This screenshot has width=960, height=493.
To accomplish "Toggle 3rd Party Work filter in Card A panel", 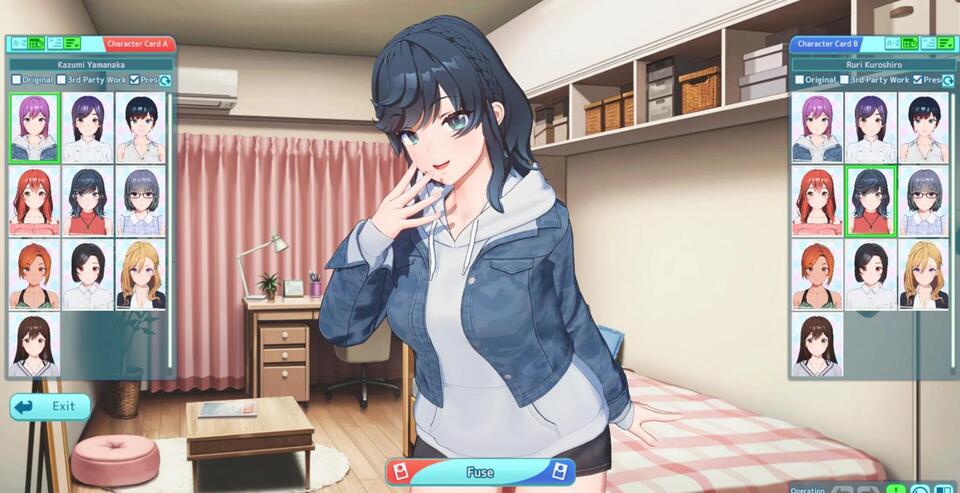I will click(x=62, y=79).
